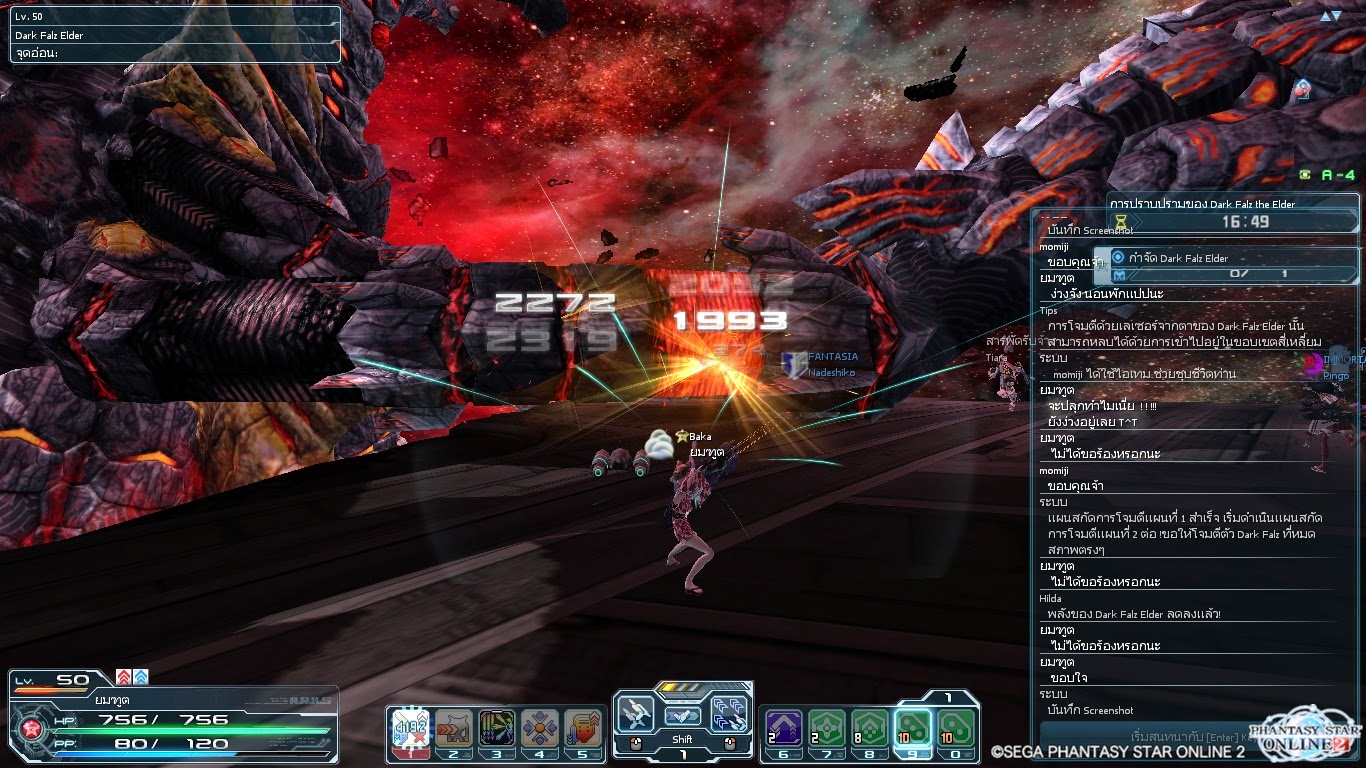Click the hourglass icon beside the quest timer
The image size is (1366, 768).
click(1120, 219)
